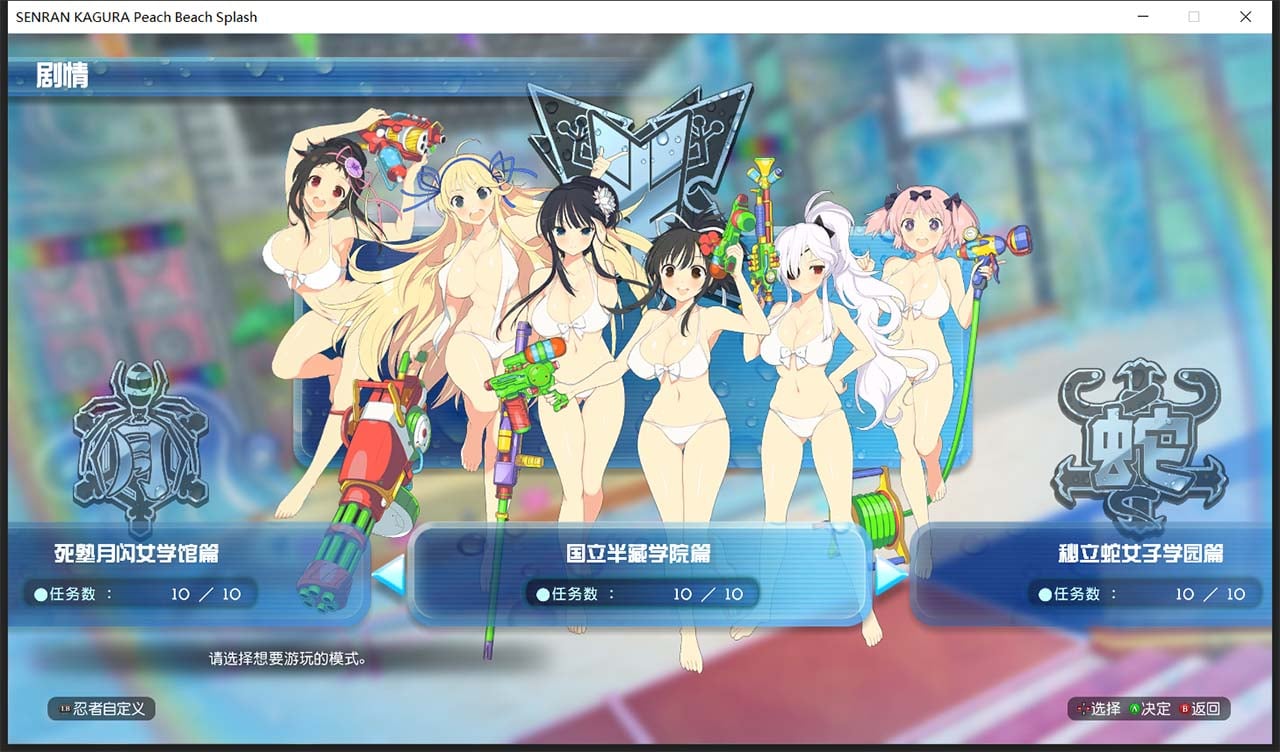Minimize the game window
The height and width of the screenshot is (752, 1280).
tap(1142, 17)
